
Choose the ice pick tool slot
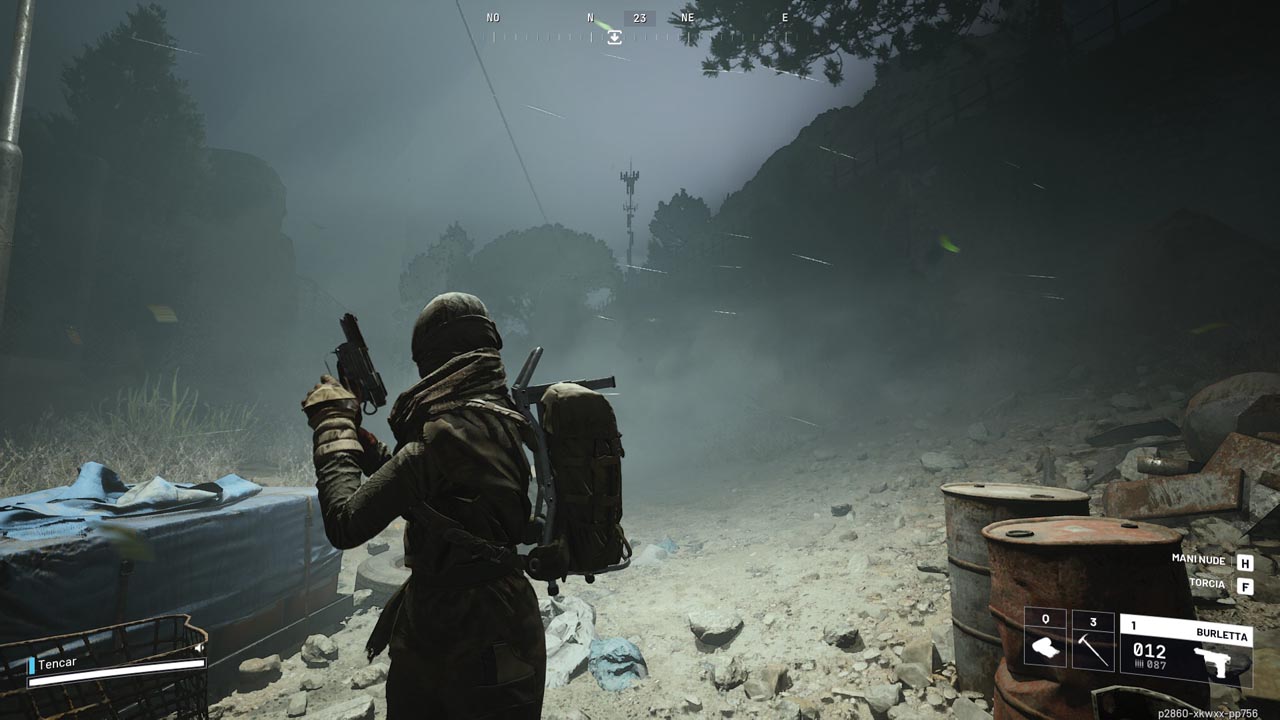[1093, 641]
